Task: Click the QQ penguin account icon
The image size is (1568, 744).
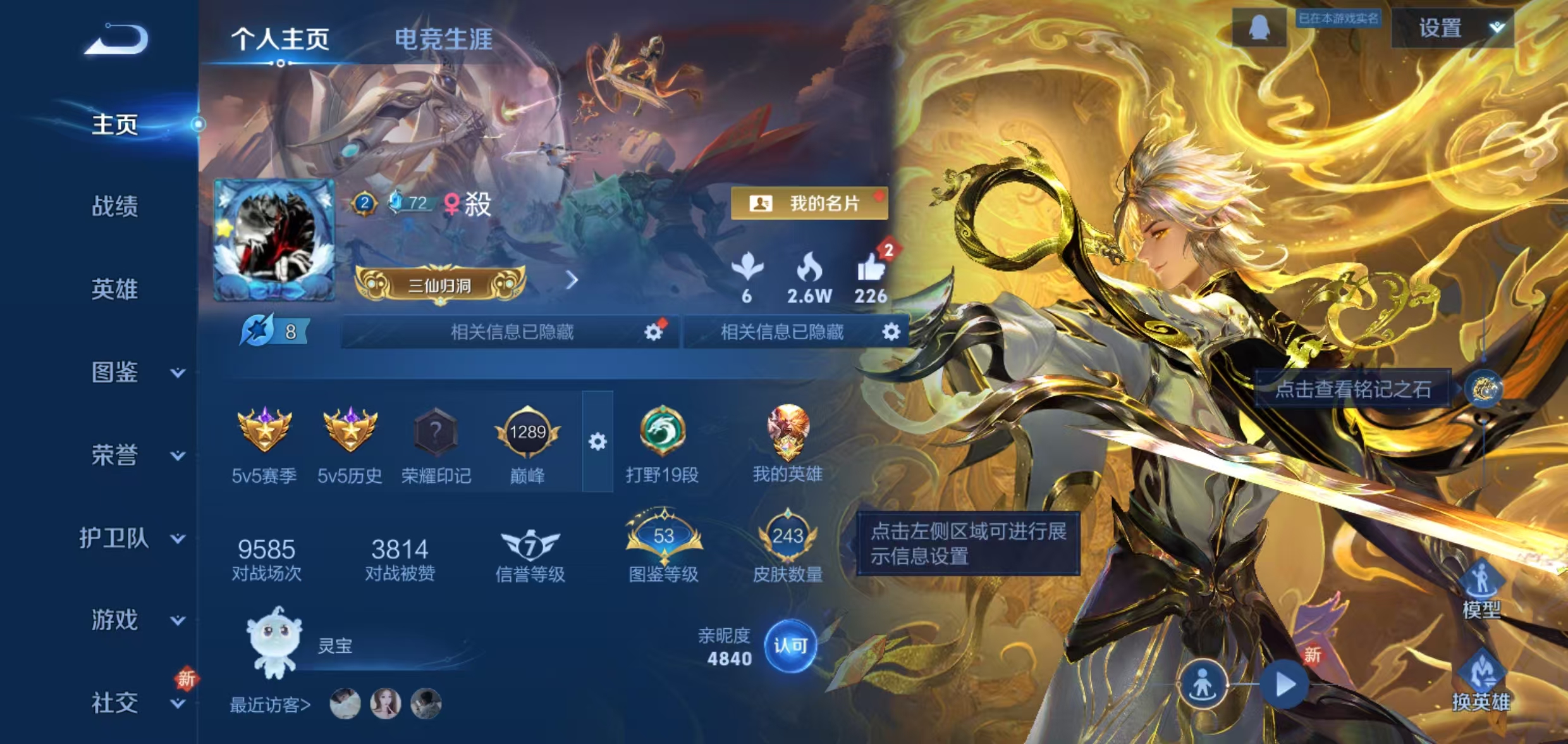Action: [x=1258, y=27]
